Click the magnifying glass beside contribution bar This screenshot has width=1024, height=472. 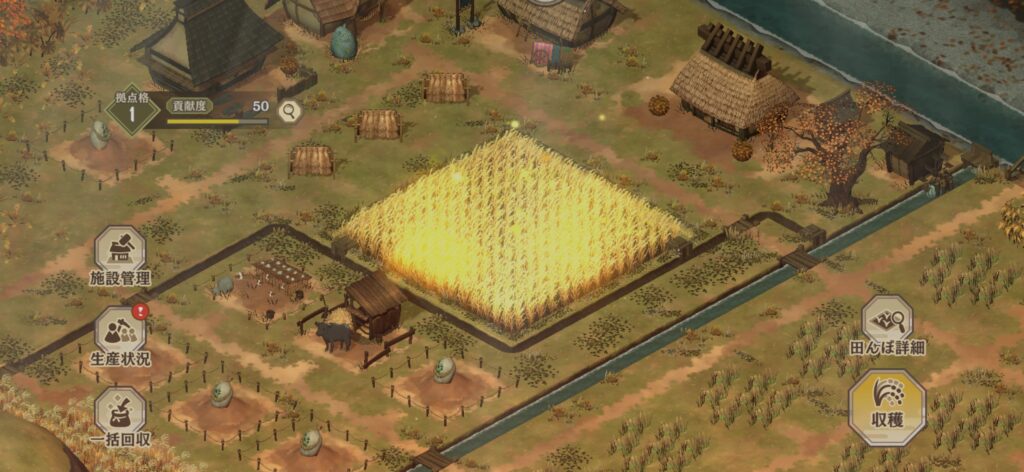point(290,111)
